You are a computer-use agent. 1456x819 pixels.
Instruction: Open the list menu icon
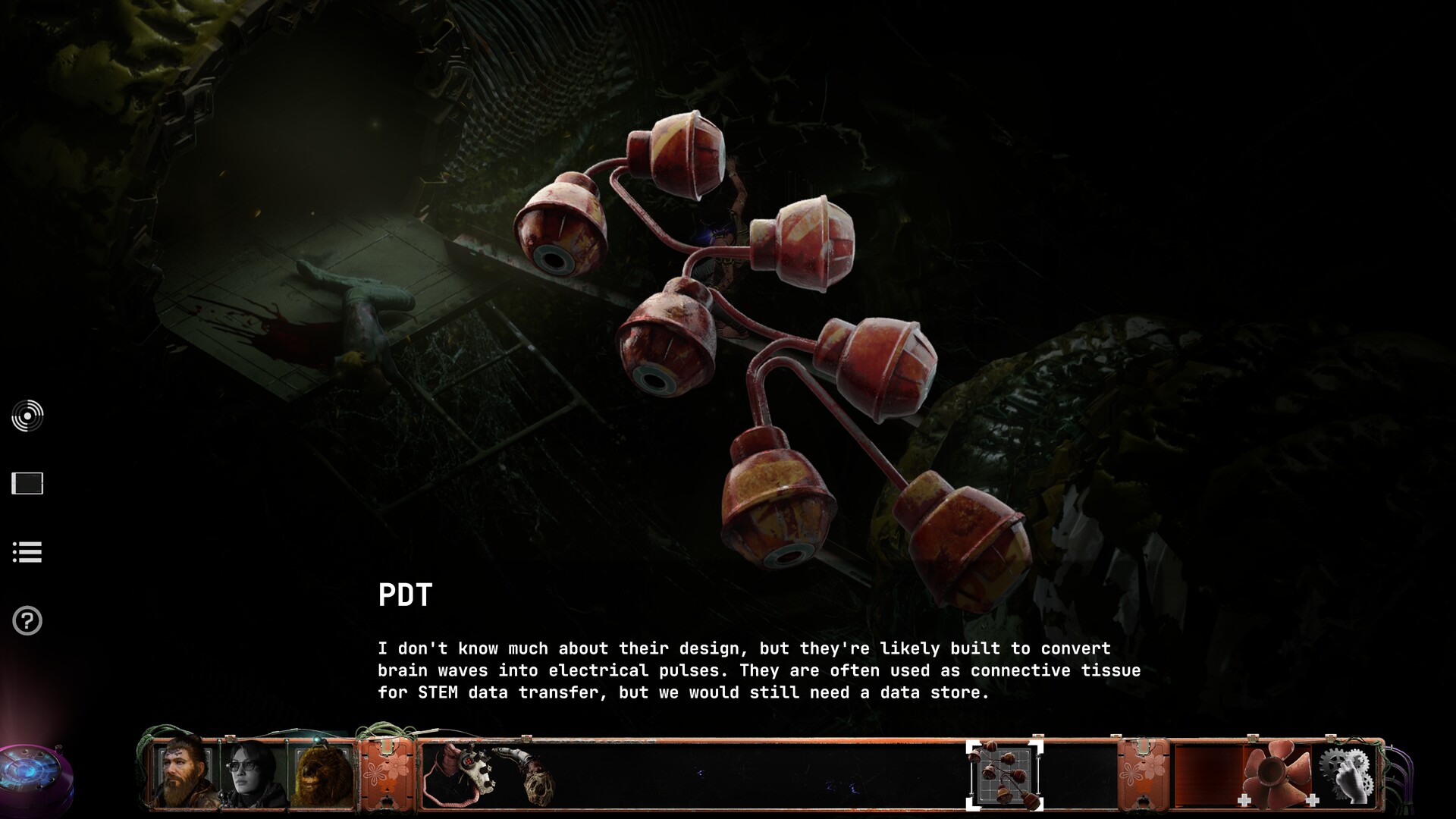[27, 552]
